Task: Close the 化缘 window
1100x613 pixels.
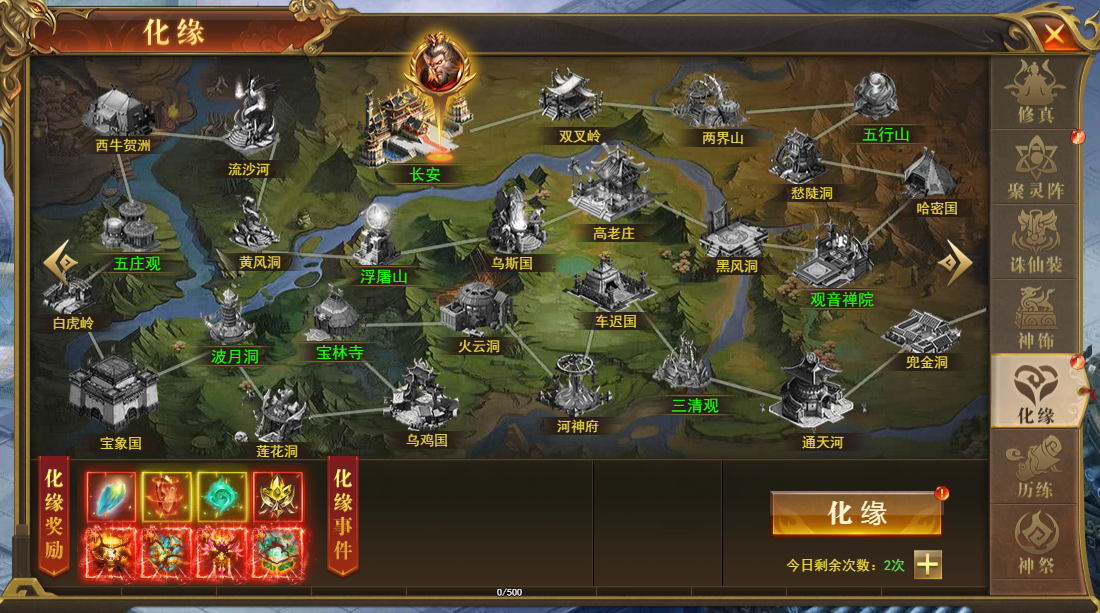Action: click(x=1054, y=36)
